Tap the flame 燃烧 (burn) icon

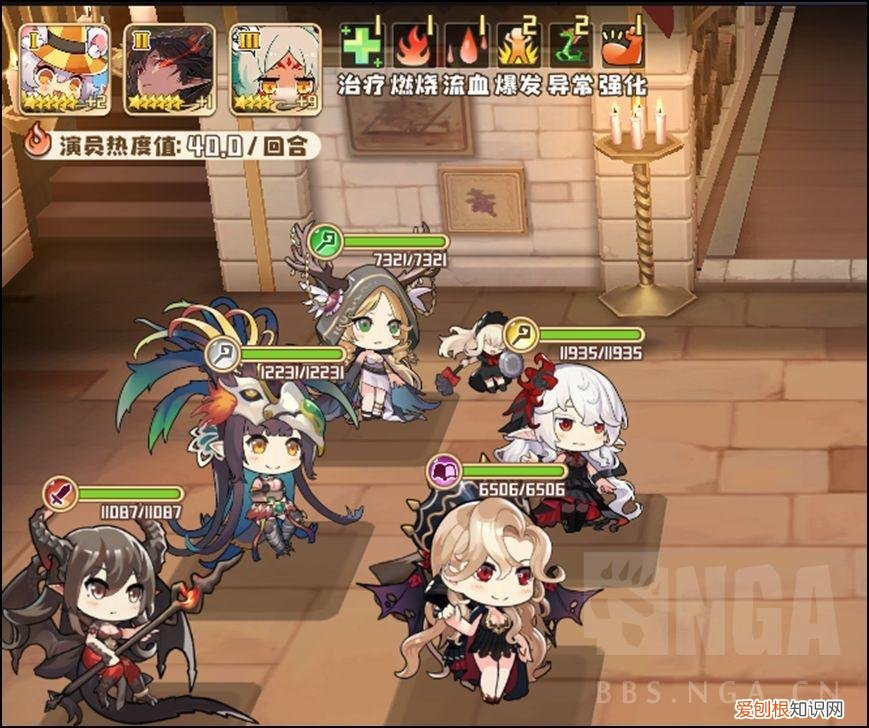pyautogui.click(x=414, y=46)
